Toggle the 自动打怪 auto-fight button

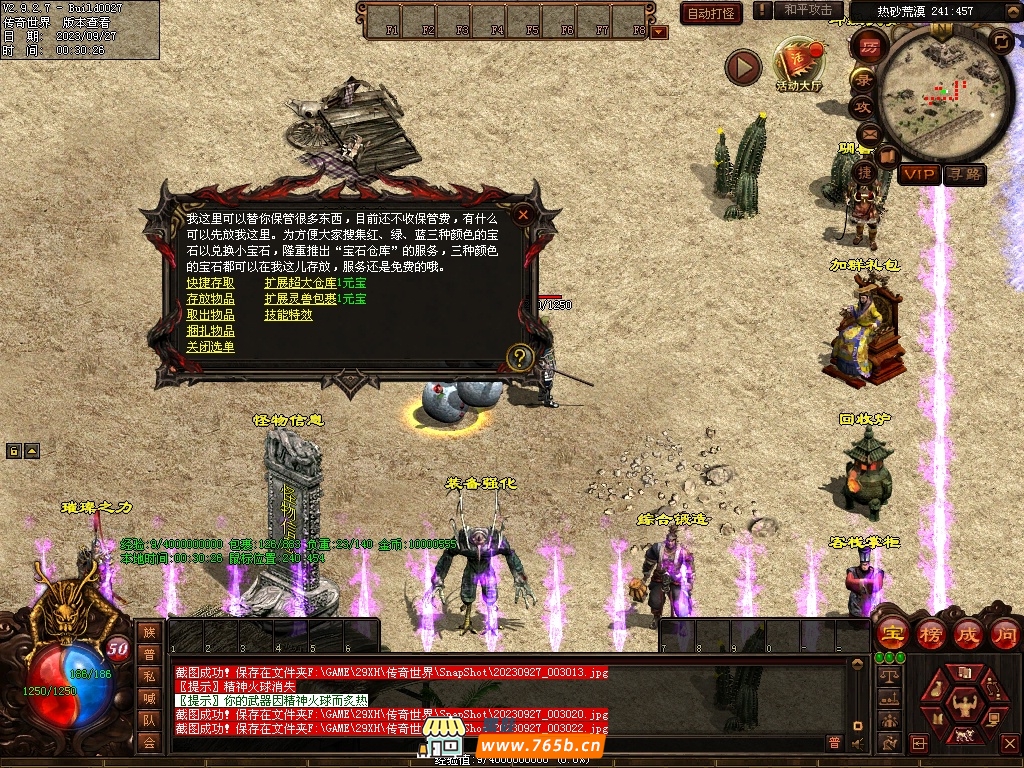[711, 13]
